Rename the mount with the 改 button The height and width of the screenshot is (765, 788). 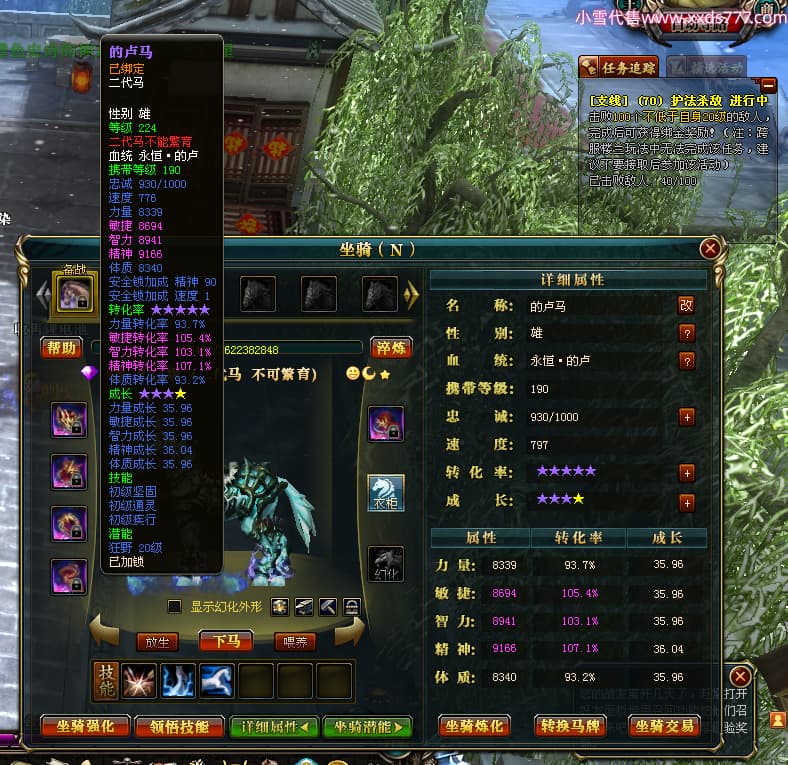(x=687, y=305)
